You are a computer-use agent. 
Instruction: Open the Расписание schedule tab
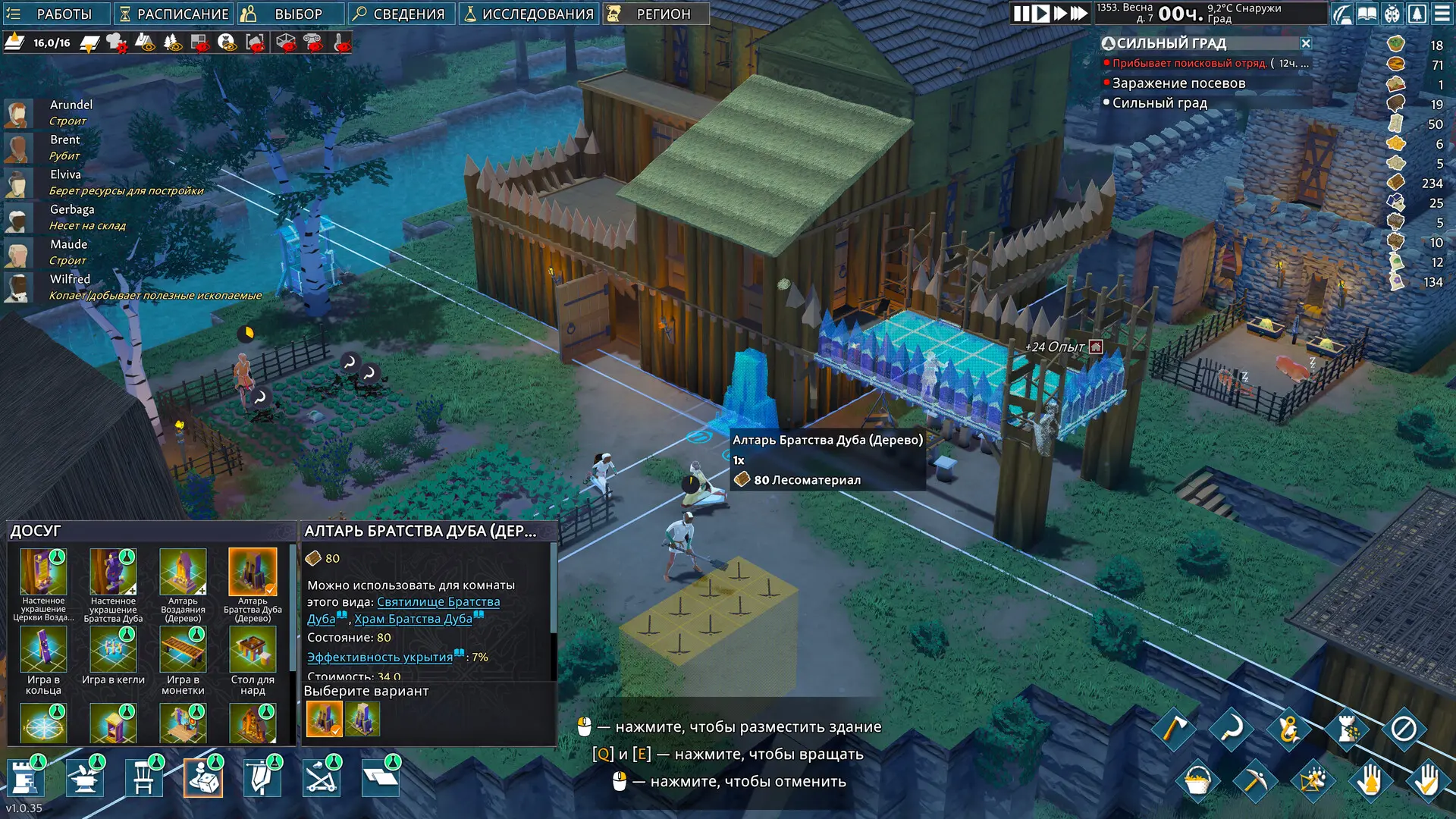pos(174,14)
